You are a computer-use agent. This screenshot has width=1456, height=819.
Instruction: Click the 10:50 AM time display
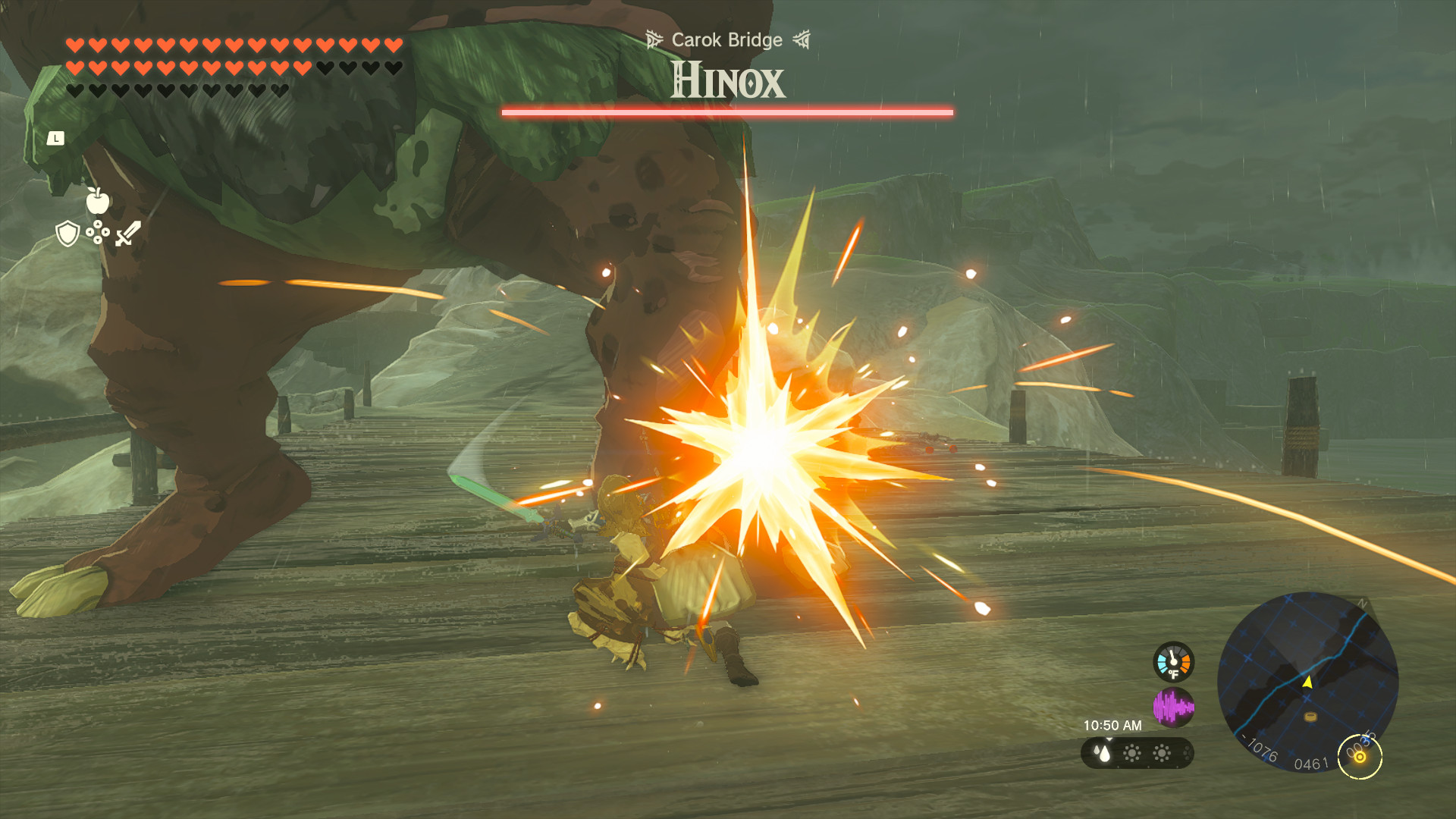coord(1113,725)
